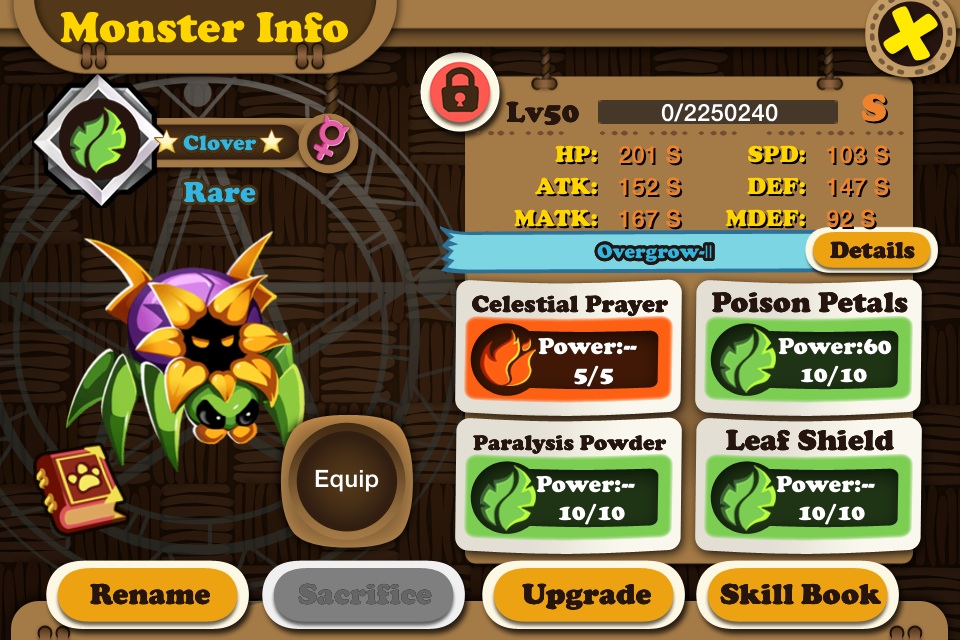Rename the monster Clover
The image size is (960, 640).
point(150,594)
